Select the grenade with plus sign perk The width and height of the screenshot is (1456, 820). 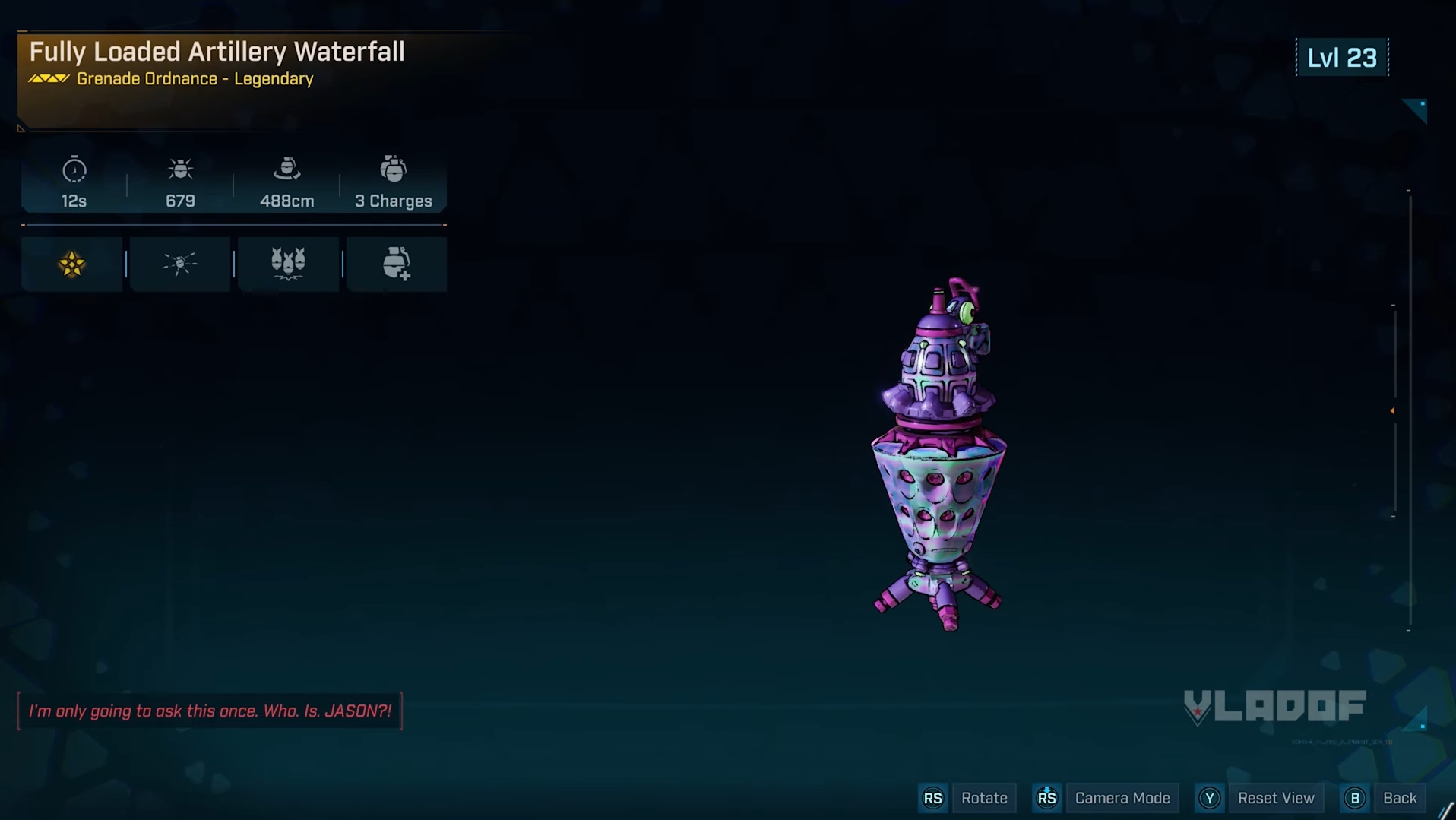coord(396,264)
